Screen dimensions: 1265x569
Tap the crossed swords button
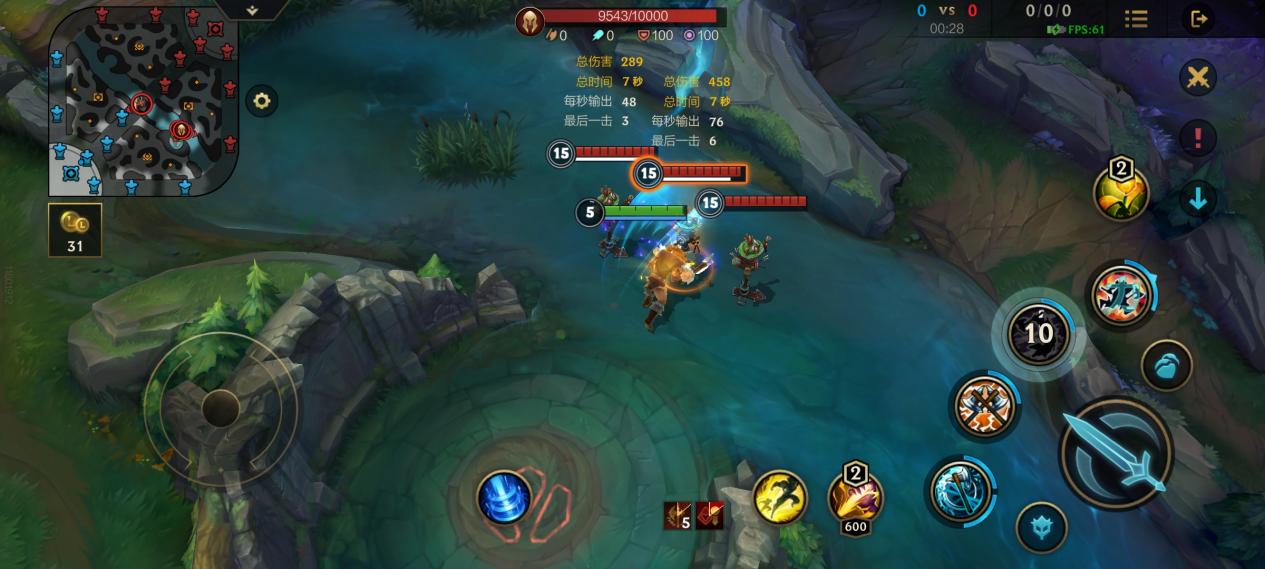point(1197,78)
